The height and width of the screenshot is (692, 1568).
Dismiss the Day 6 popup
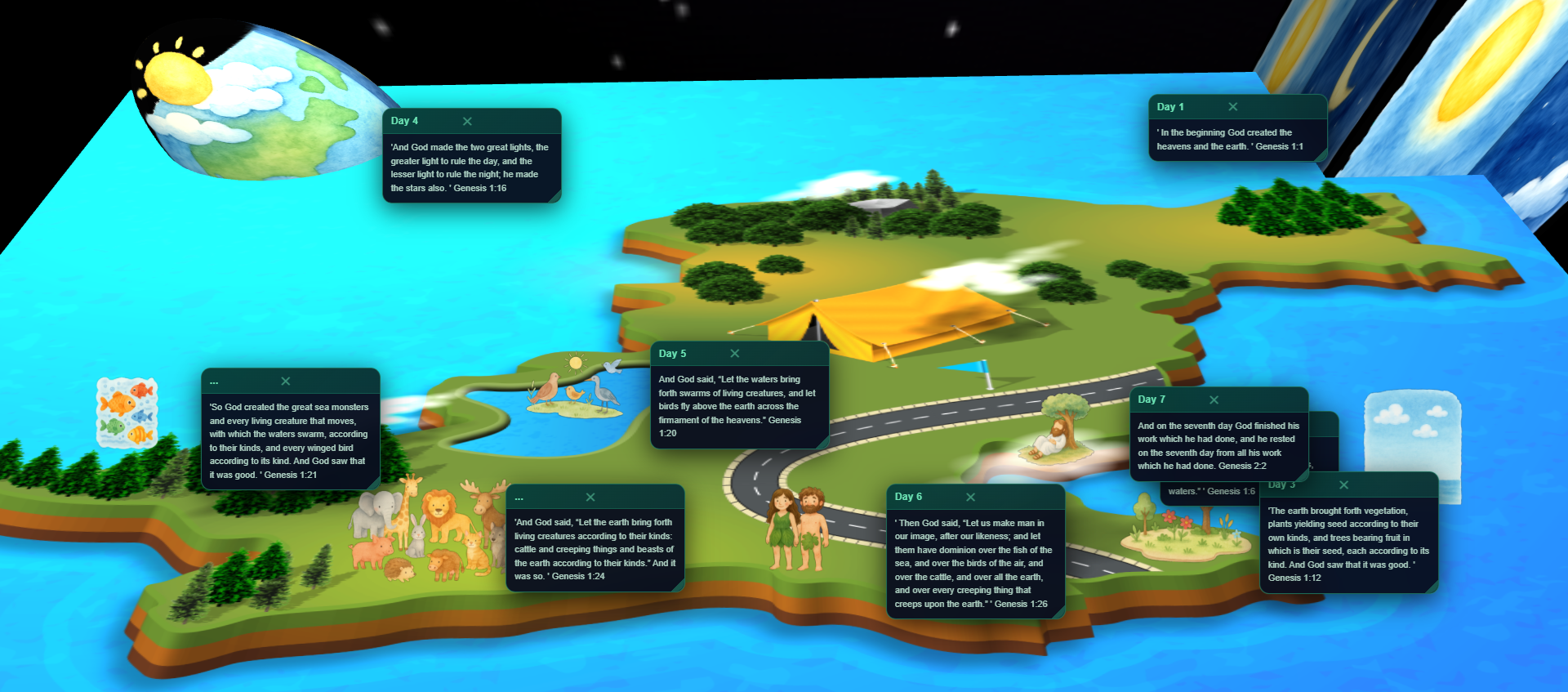(971, 496)
